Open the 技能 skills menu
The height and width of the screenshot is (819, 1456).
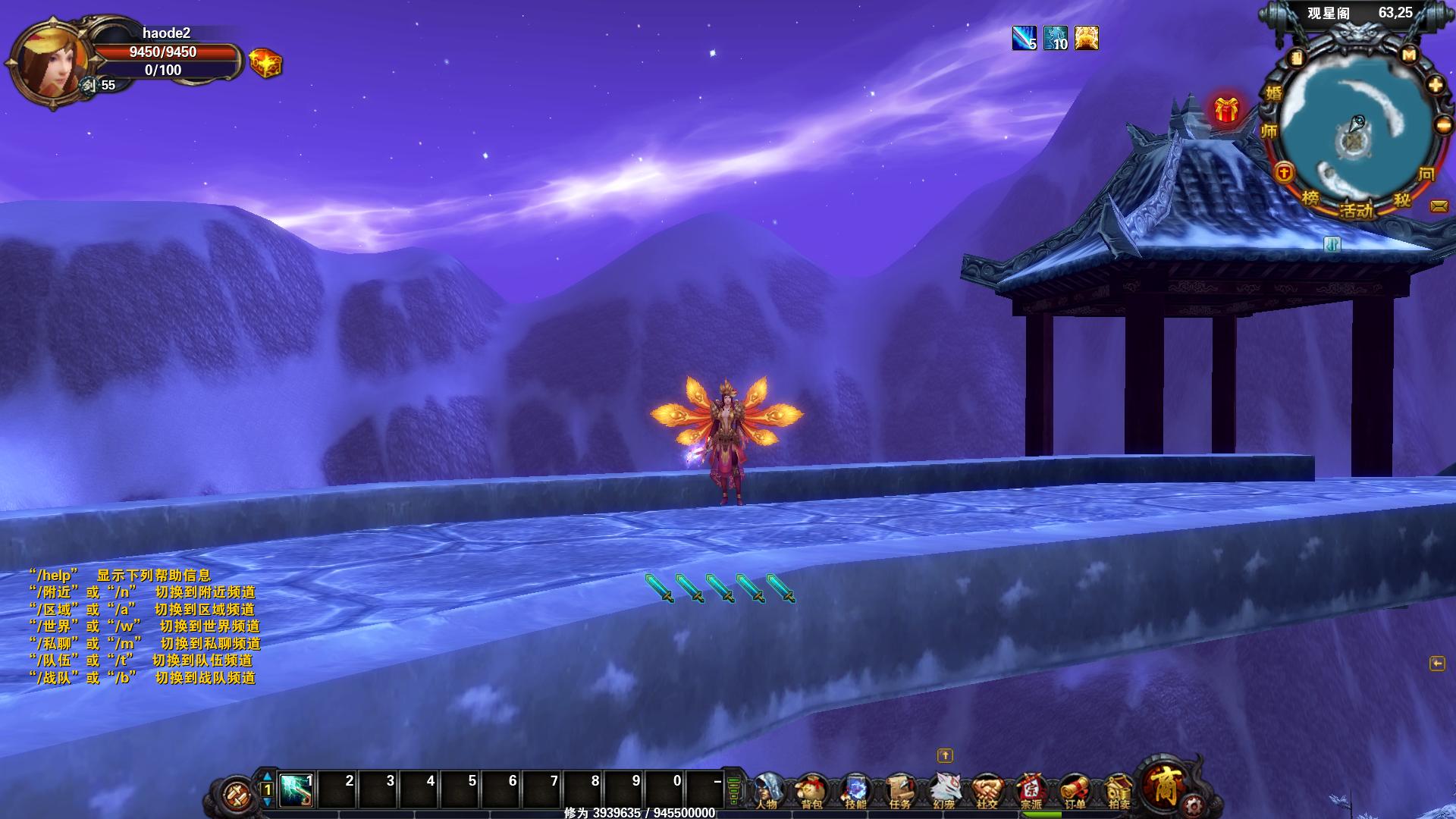855,791
